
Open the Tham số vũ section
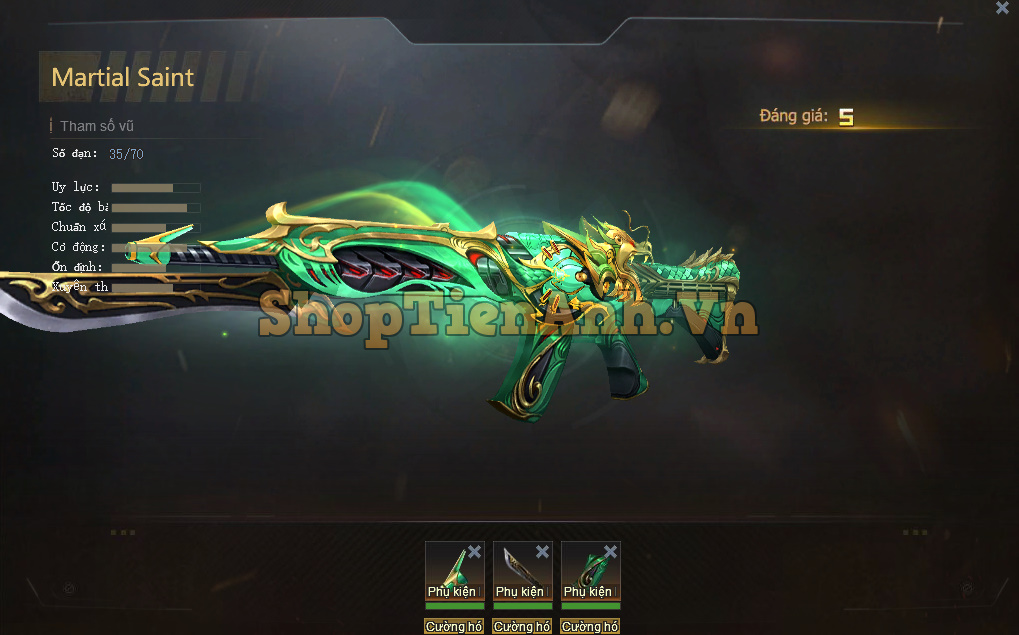(x=96, y=126)
